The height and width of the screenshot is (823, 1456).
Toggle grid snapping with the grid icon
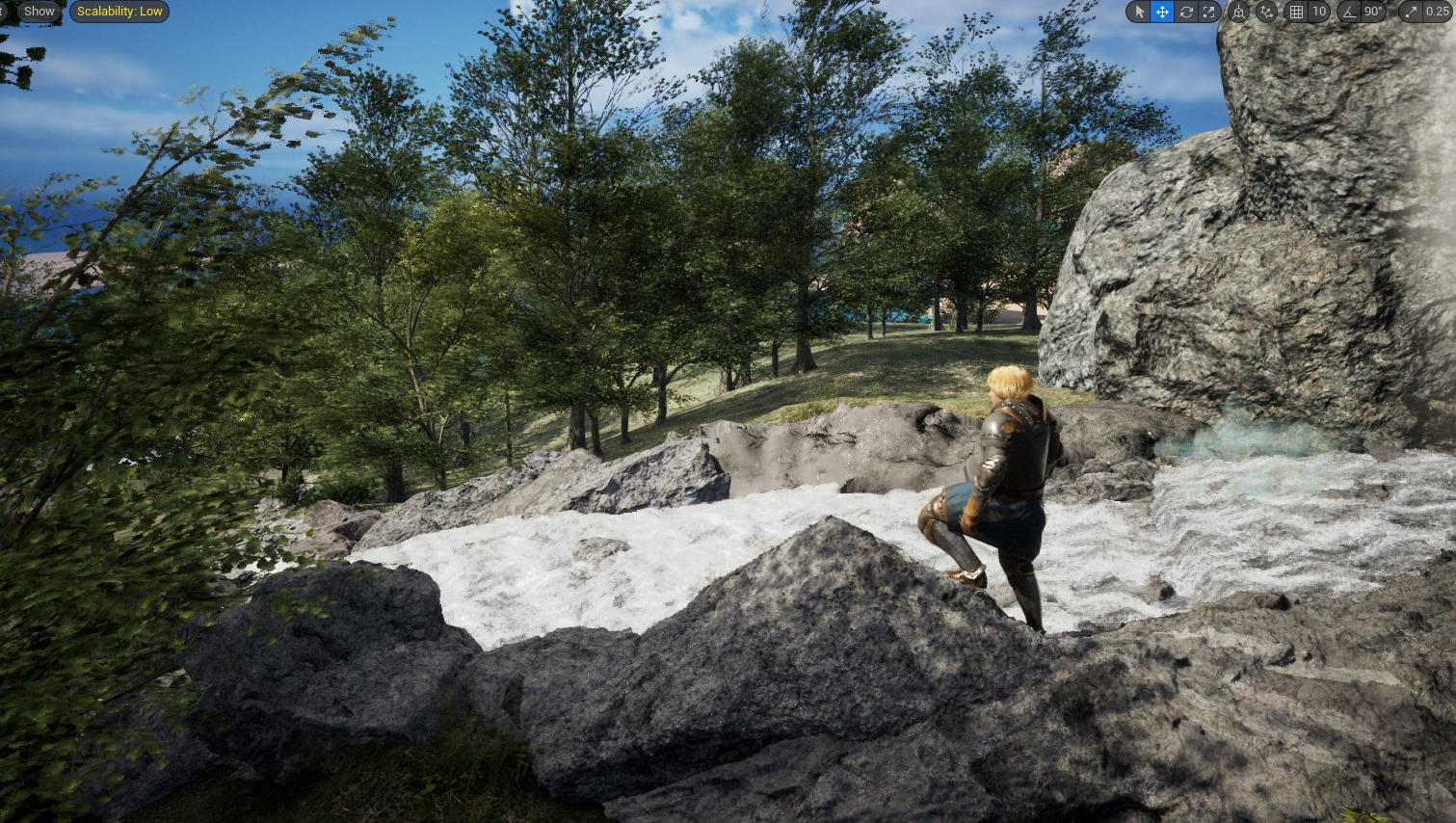pyautogui.click(x=1297, y=12)
